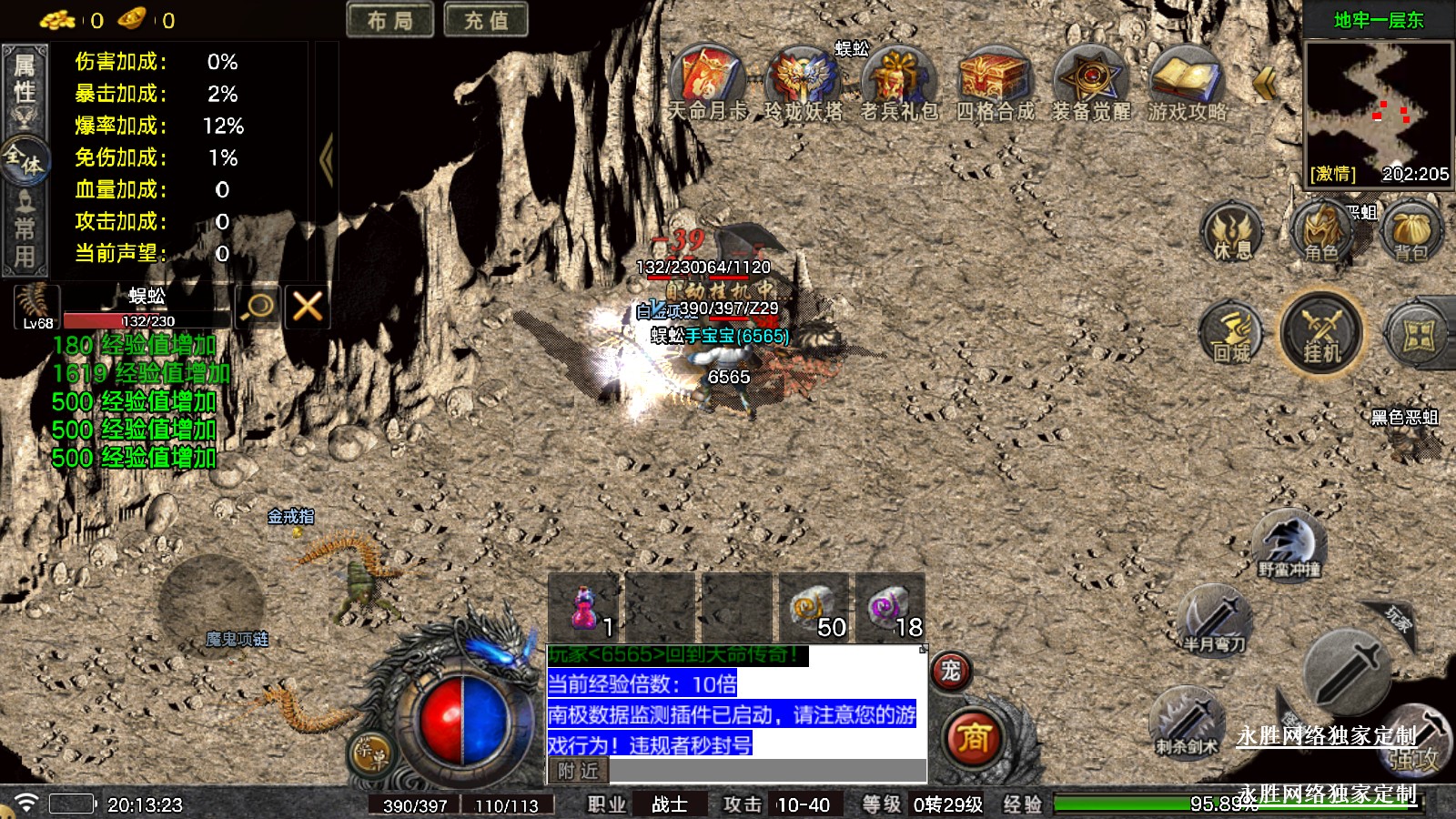The image size is (1456, 819).
Task: Open the 角色 character sheet
Action: [1321, 232]
